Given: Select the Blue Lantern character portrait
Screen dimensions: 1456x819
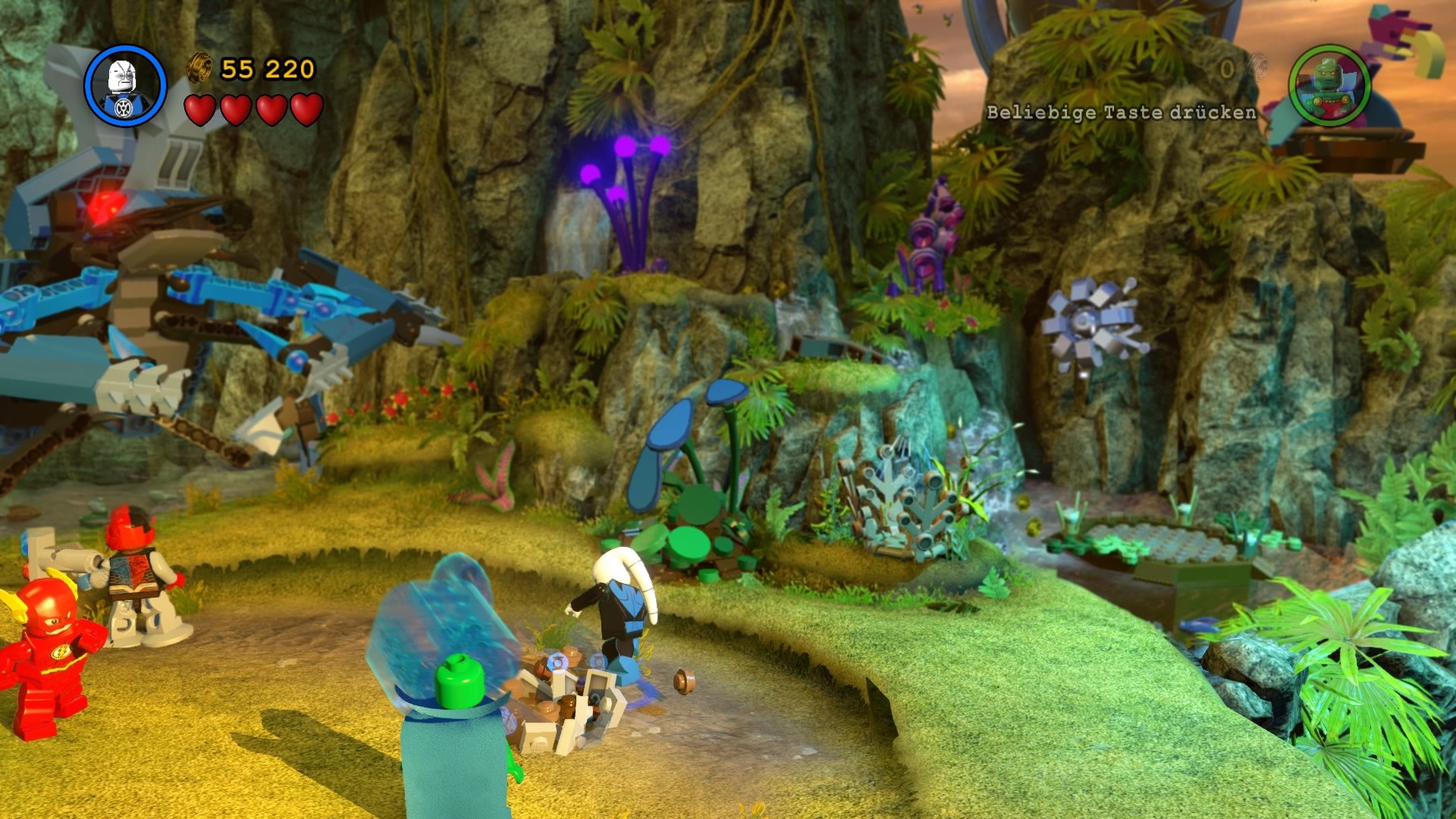Looking at the screenshot, I should pyautogui.click(x=125, y=86).
